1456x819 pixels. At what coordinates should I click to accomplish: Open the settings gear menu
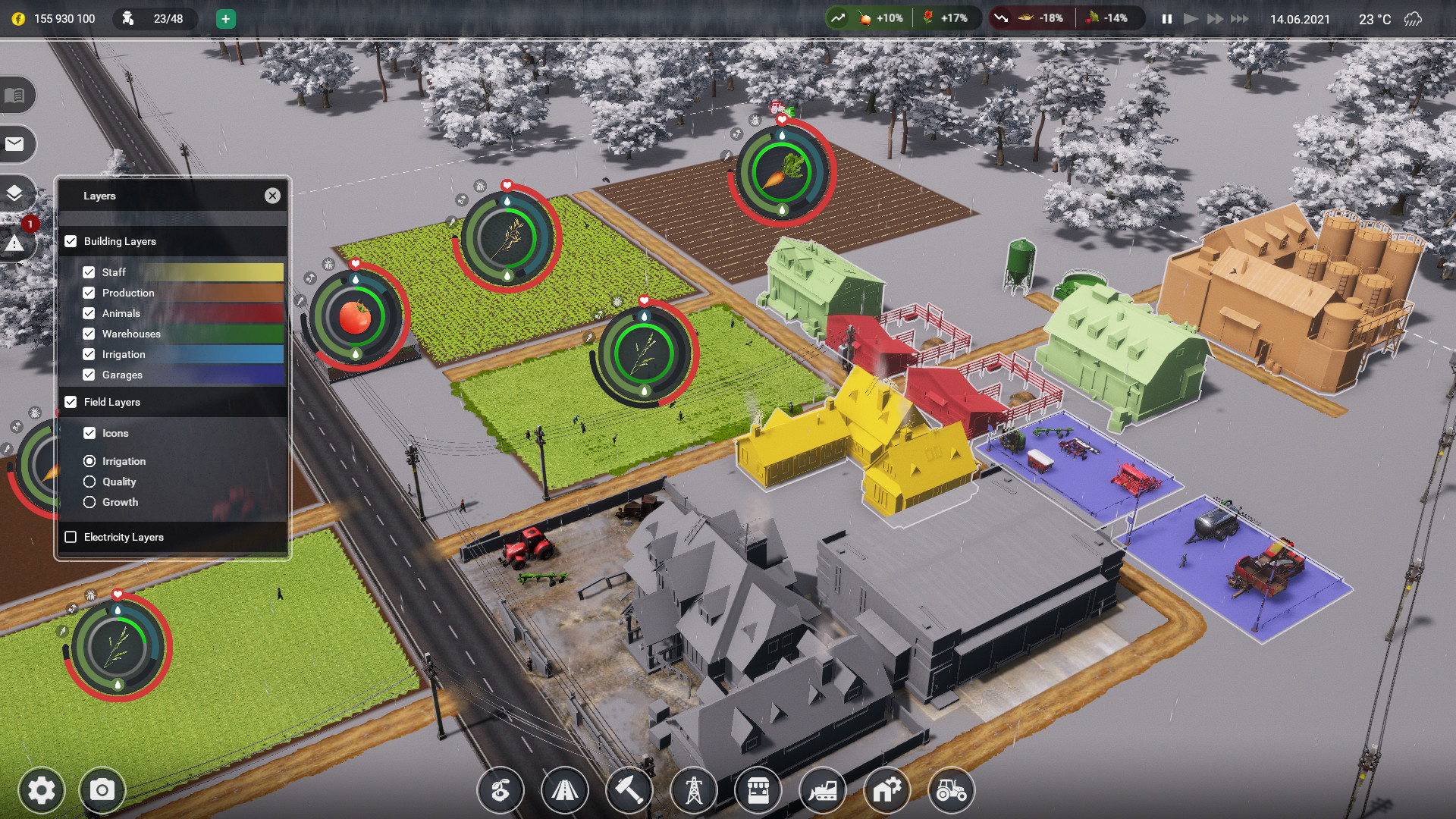coord(42,789)
